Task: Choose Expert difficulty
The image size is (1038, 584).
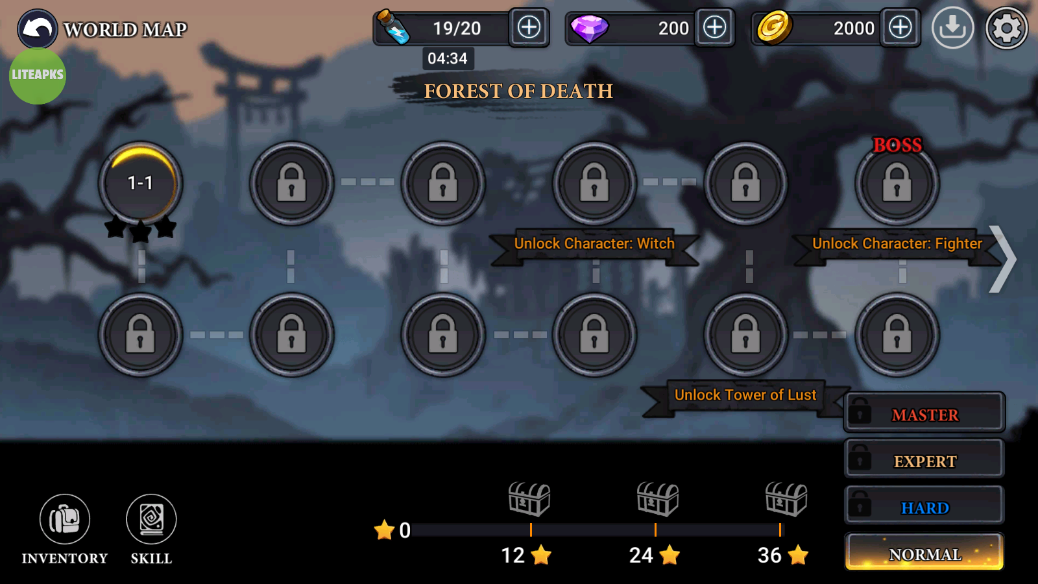Action: pyautogui.click(x=924, y=461)
